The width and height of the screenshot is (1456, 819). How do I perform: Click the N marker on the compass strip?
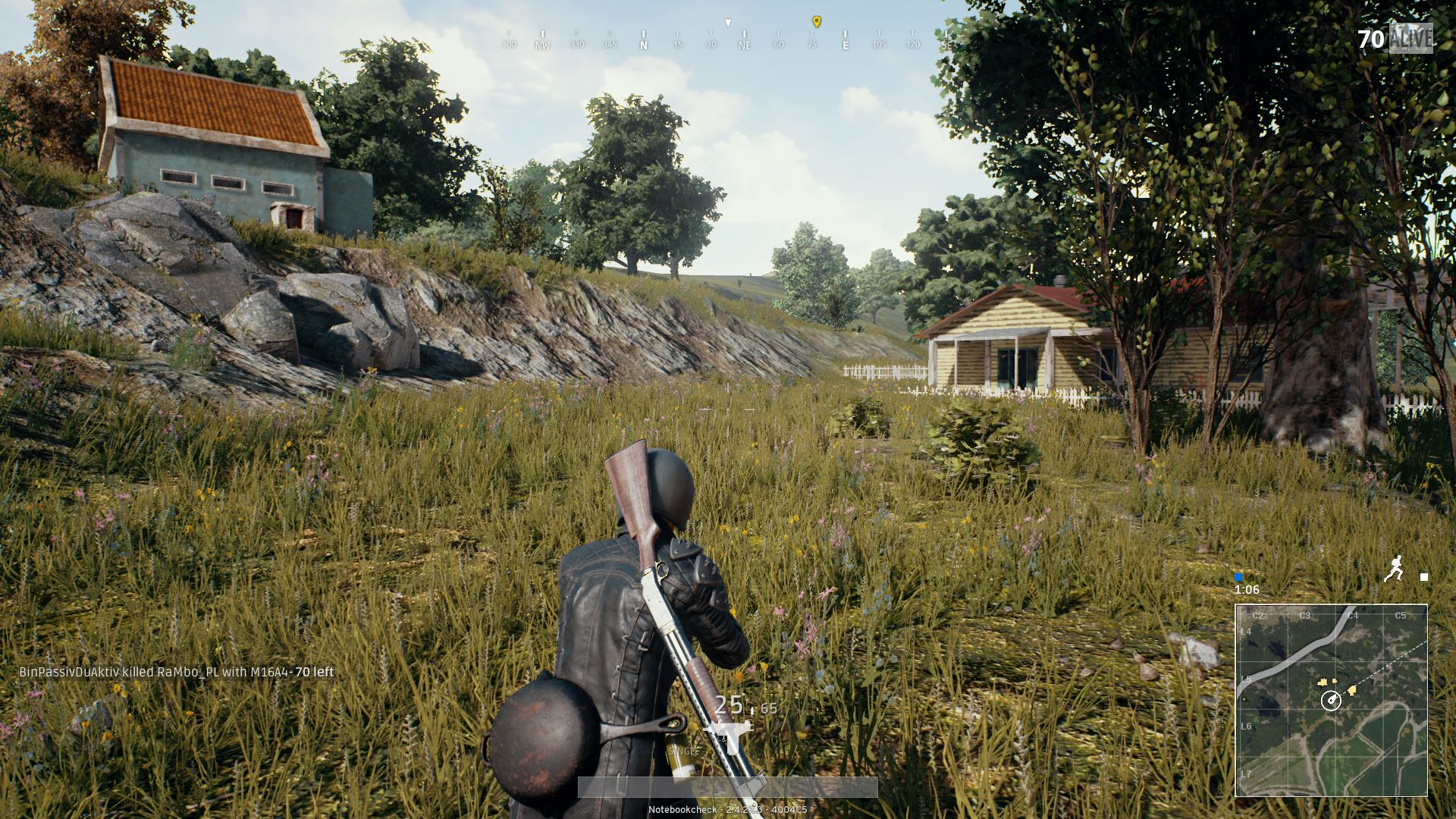click(643, 45)
